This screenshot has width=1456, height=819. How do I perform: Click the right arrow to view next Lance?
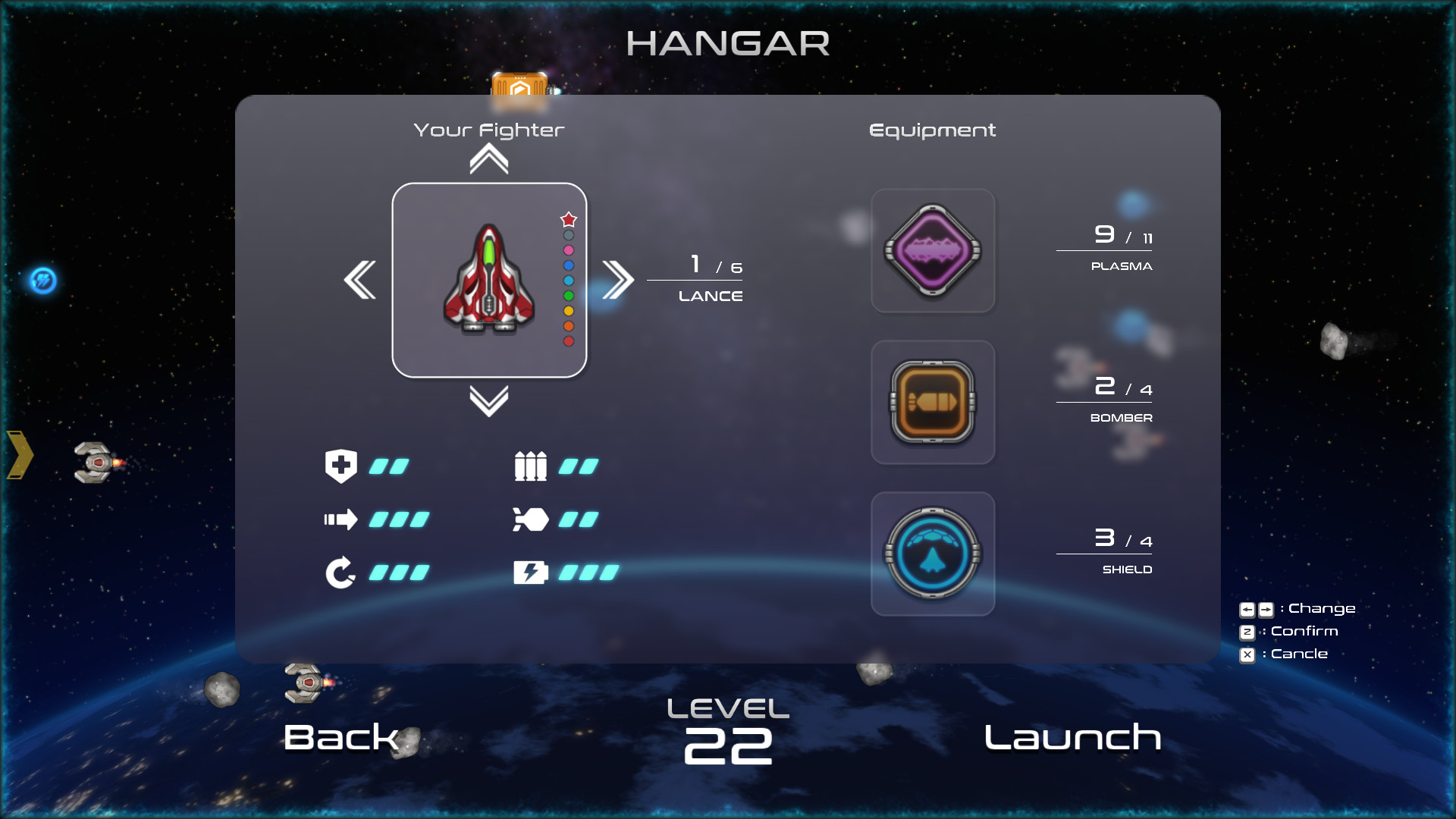[618, 280]
